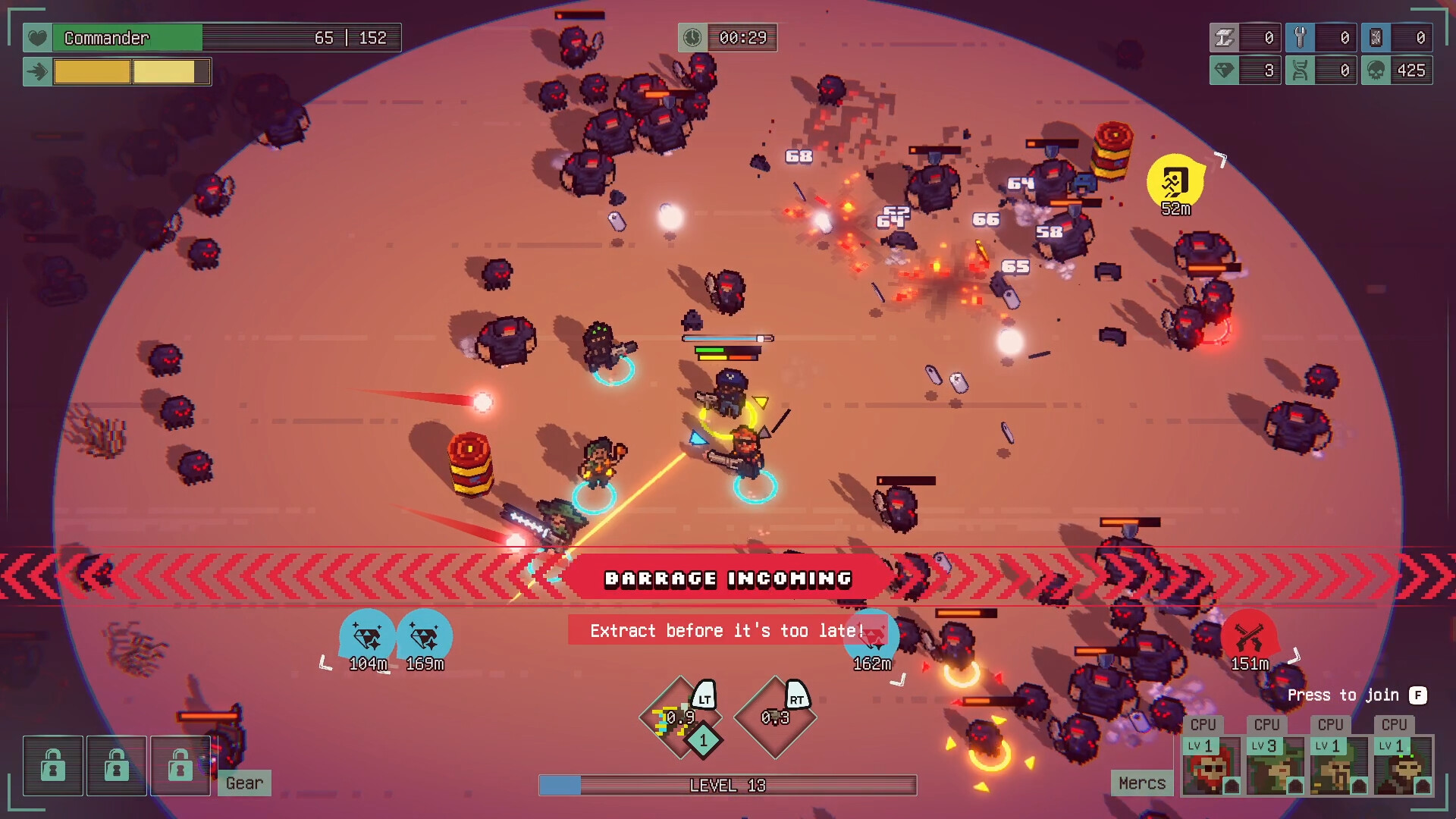Click the third padlock gear slot

[x=180, y=765]
